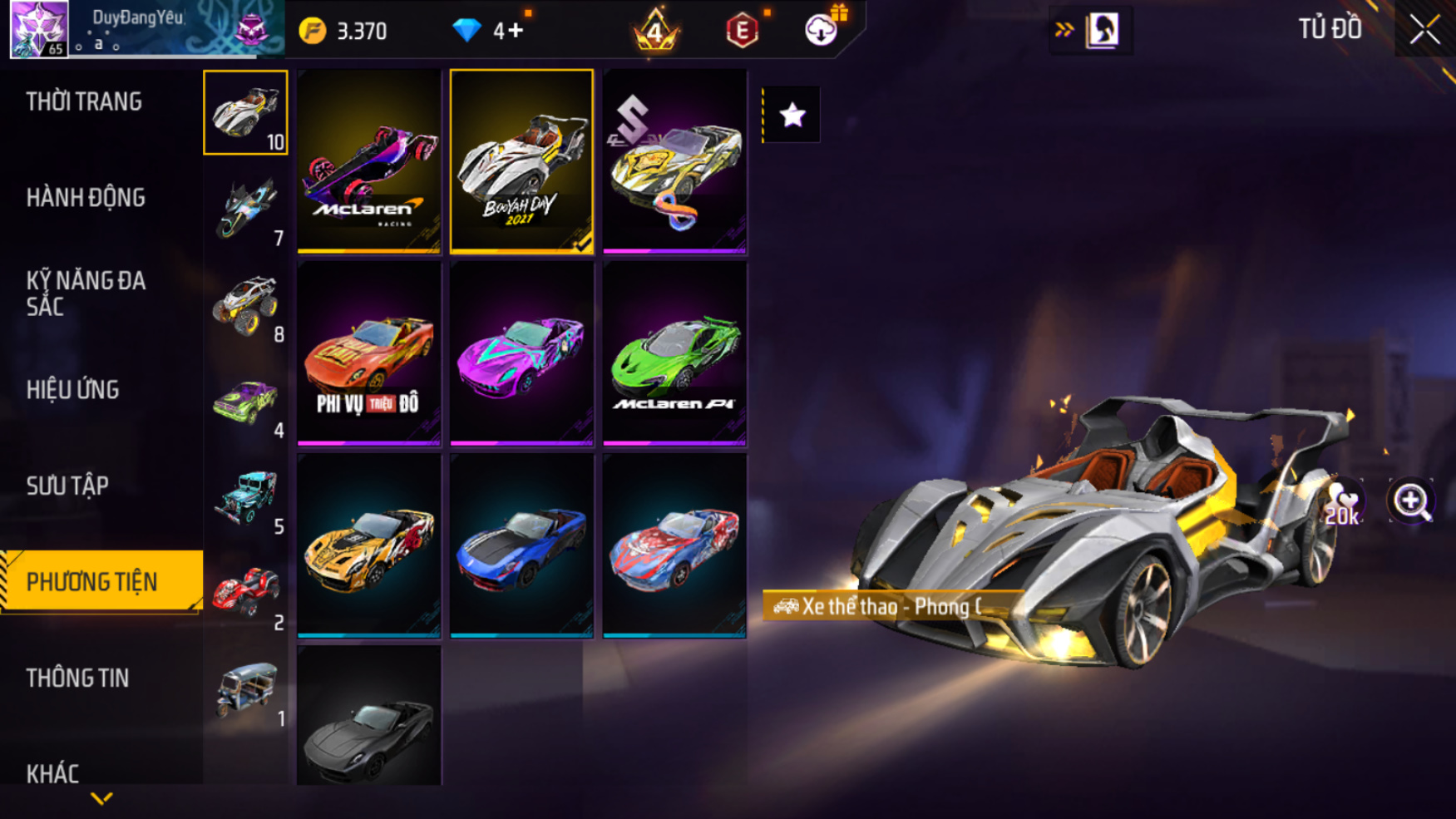Switch to the Hành Động tab

[86, 198]
